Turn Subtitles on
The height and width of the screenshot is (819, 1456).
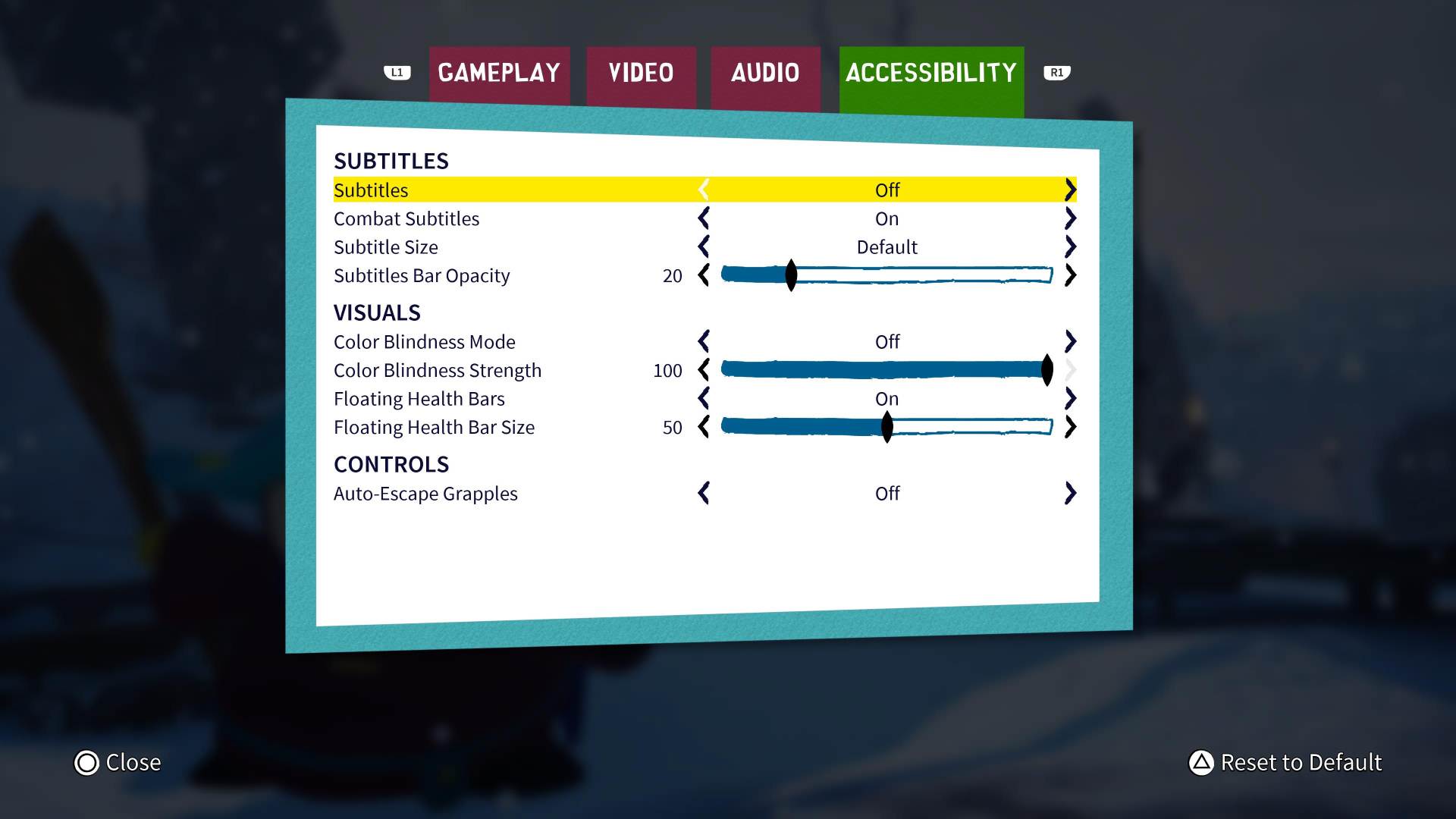click(1071, 190)
